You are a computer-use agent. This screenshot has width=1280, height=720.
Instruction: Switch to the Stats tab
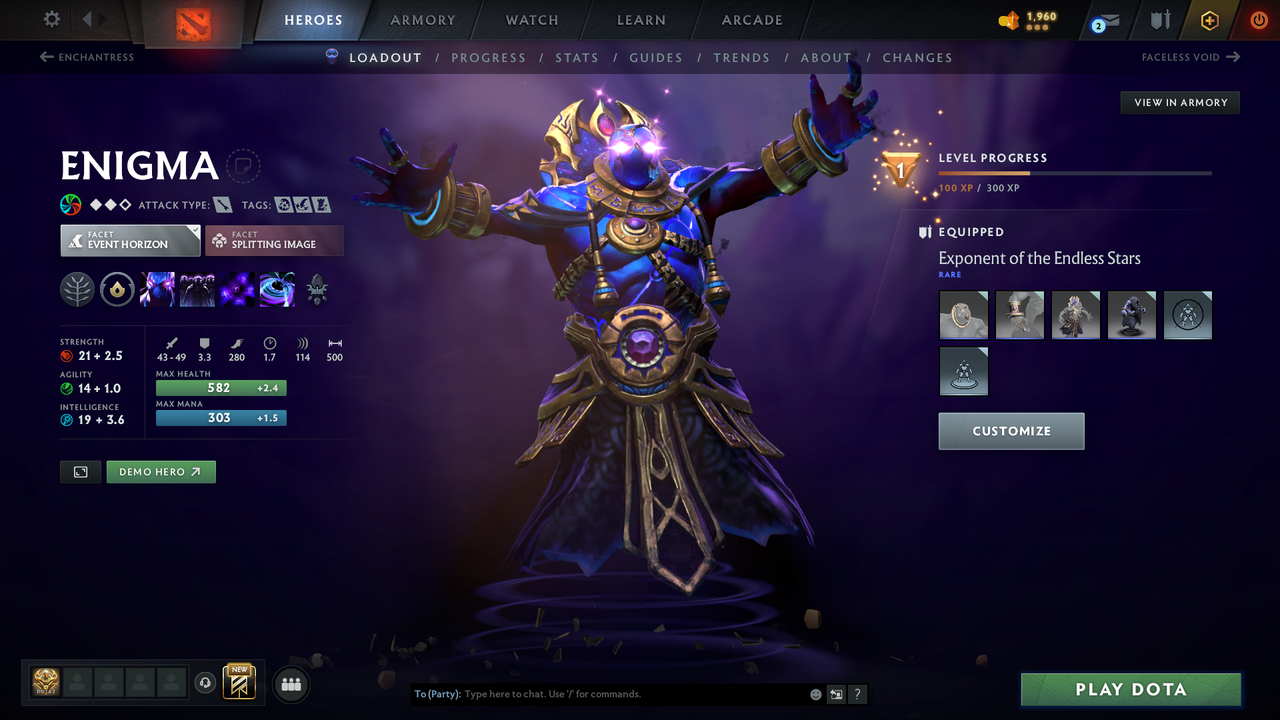tap(577, 57)
